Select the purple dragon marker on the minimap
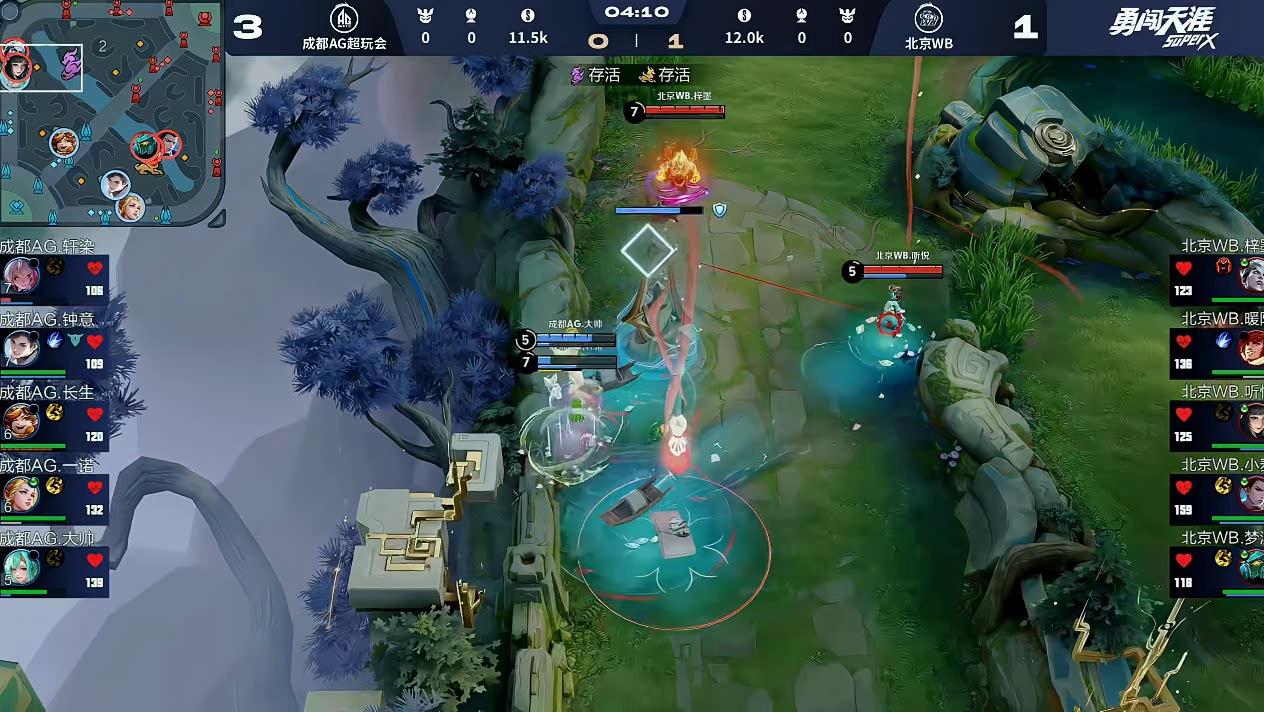Image resolution: width=1264 pixels, height=712 pixels. (x=69, y=65)
